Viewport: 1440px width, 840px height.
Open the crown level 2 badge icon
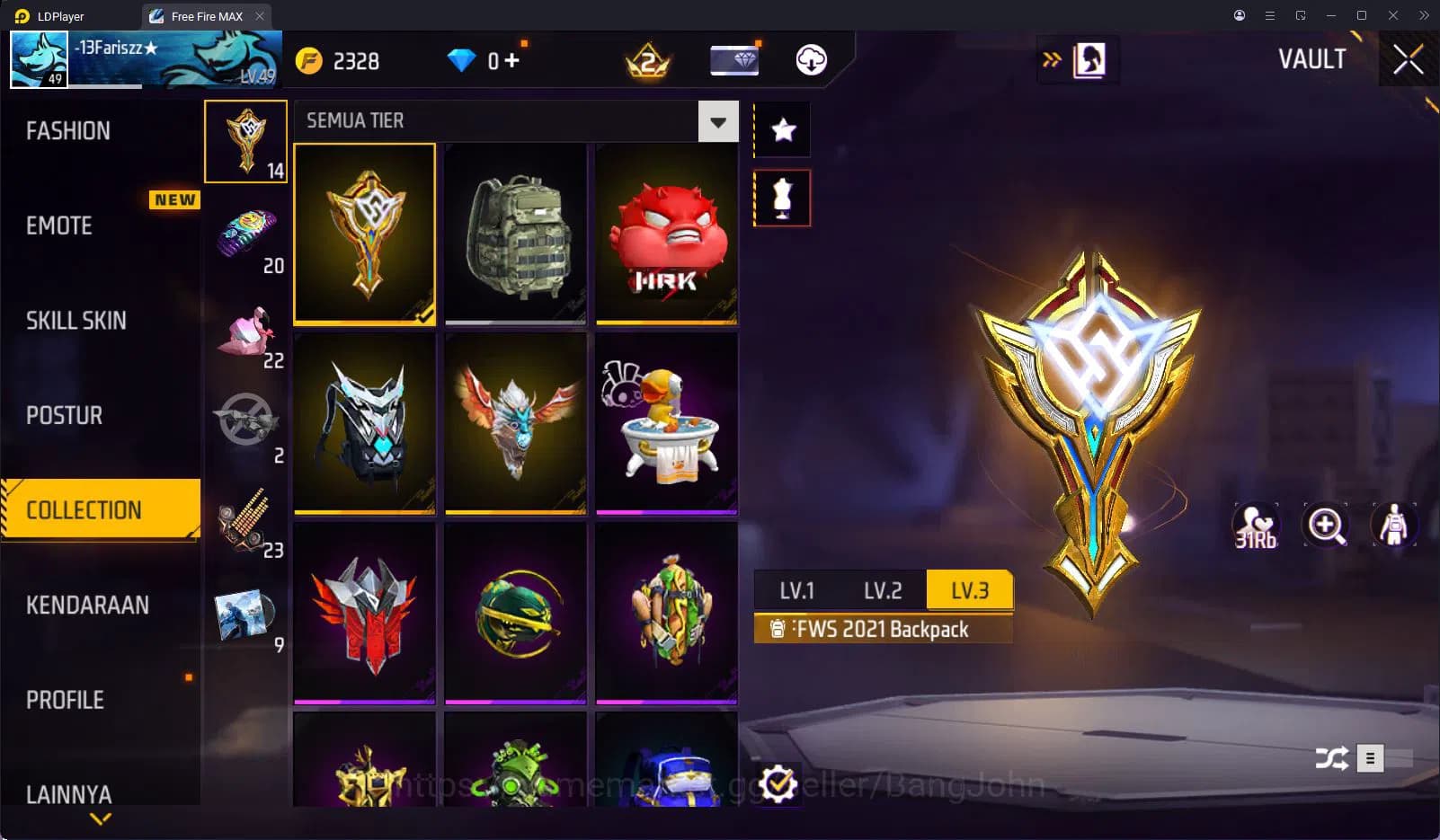646,60
